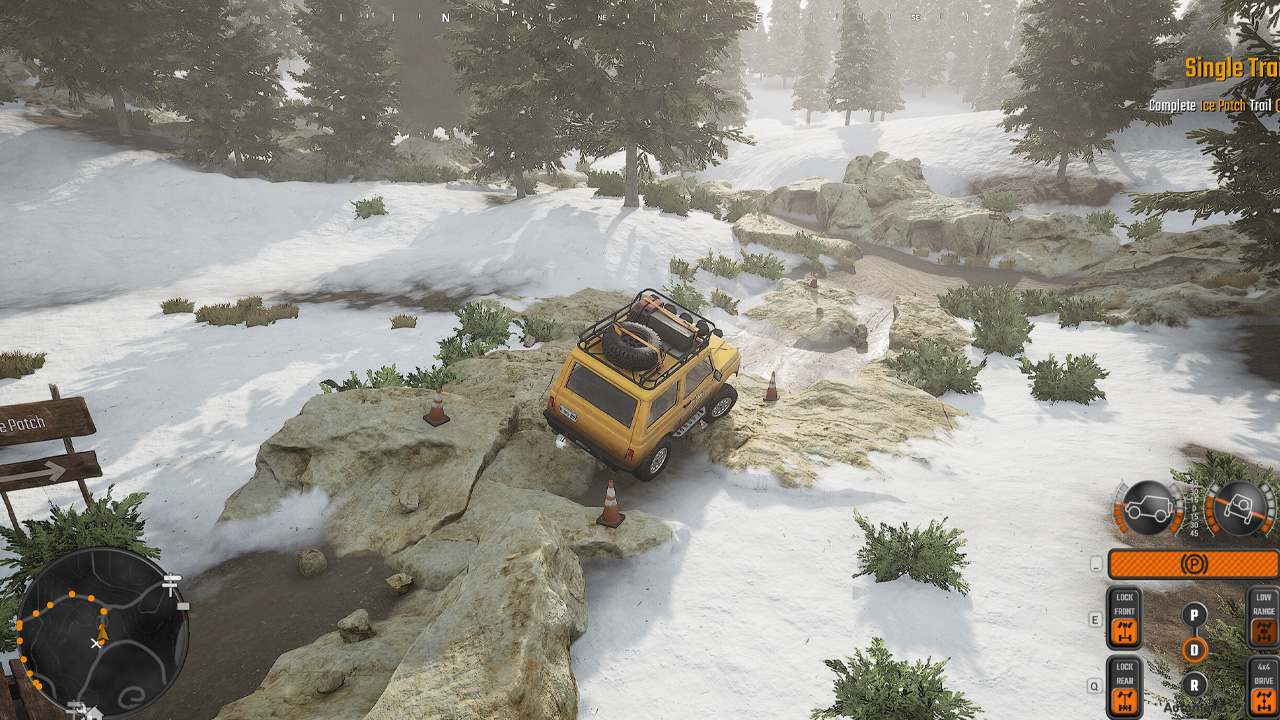Click the Ice Patch objective text
Screen dimensions: 1280x720
tap(1223, 102)
